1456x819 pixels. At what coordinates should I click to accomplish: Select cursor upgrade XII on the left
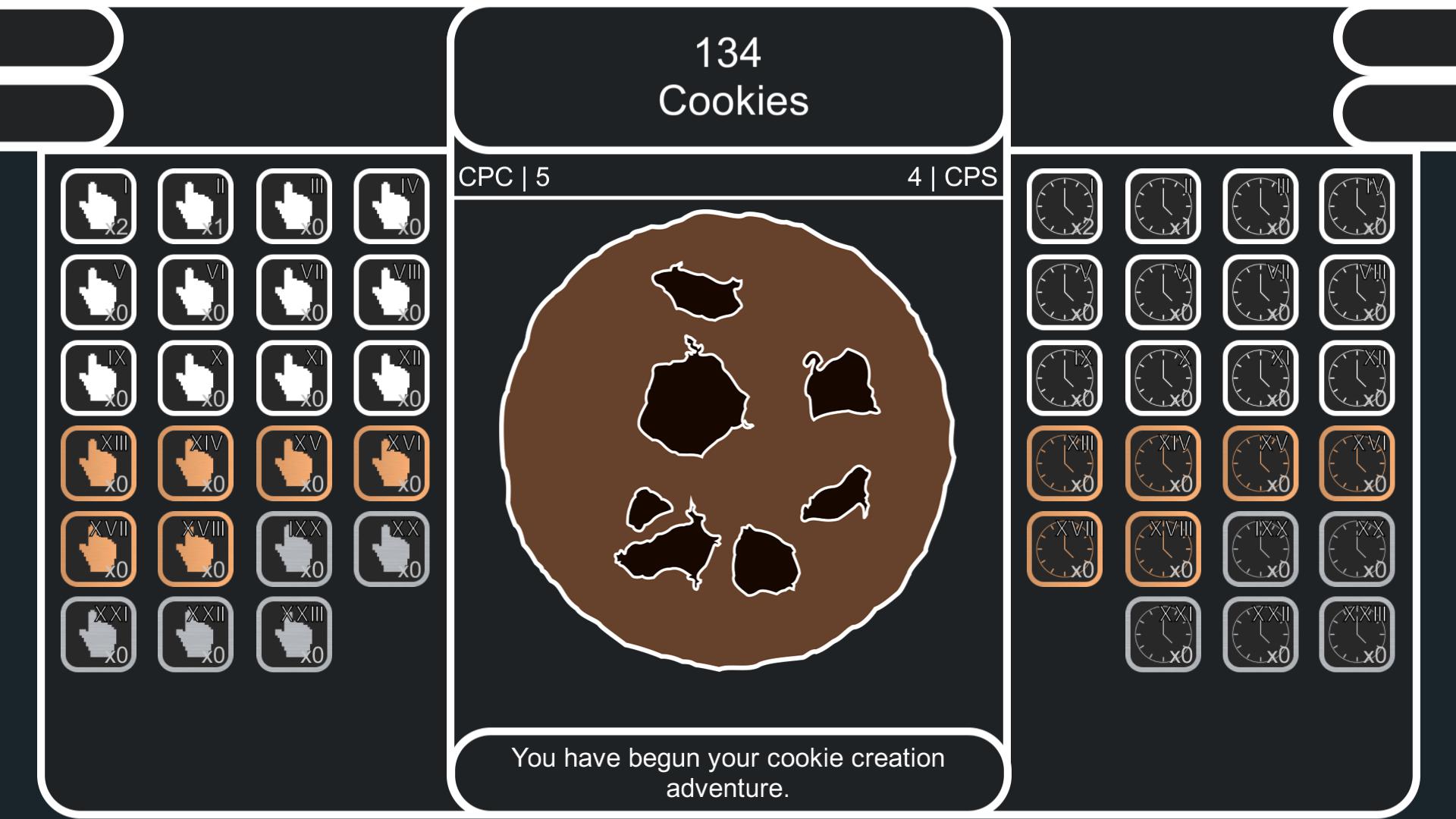393,376
